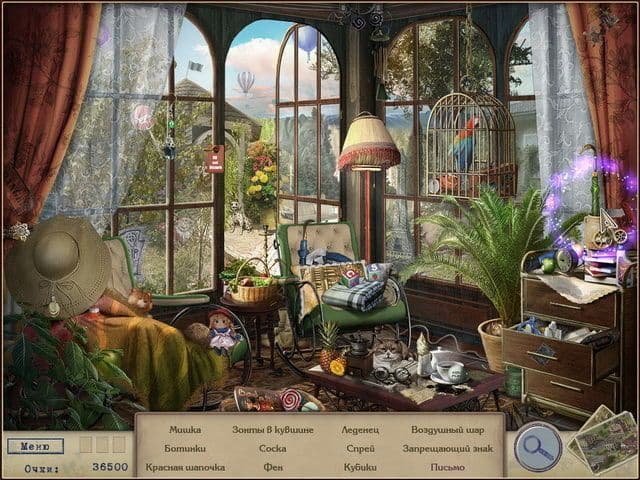The height and width of the screenshot is (480, 640).
Task: Click the 'Спрей' list entry
Action: (360, 448)
